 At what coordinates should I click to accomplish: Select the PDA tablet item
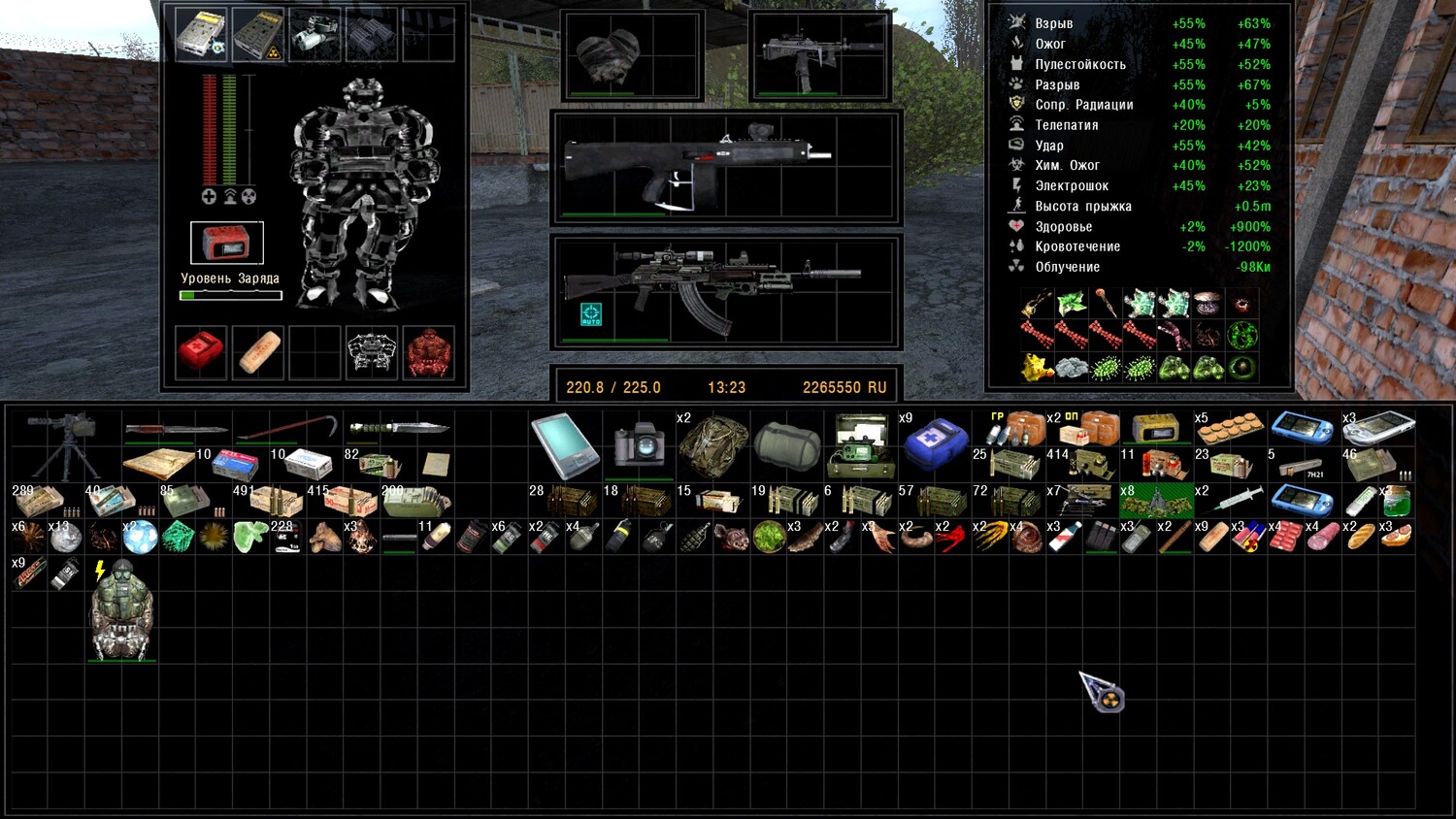(565, 445)
